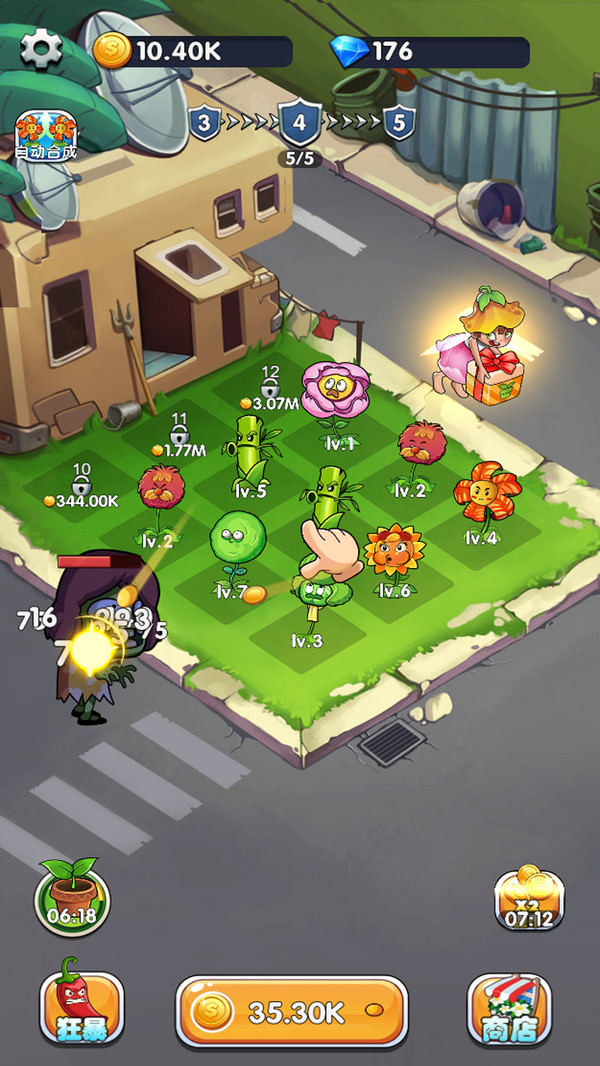Image resolution: width=600 pixels, height=1066 pixels.
Task: Unlock the 344.00K locked tile
Action: coord(82,486)
